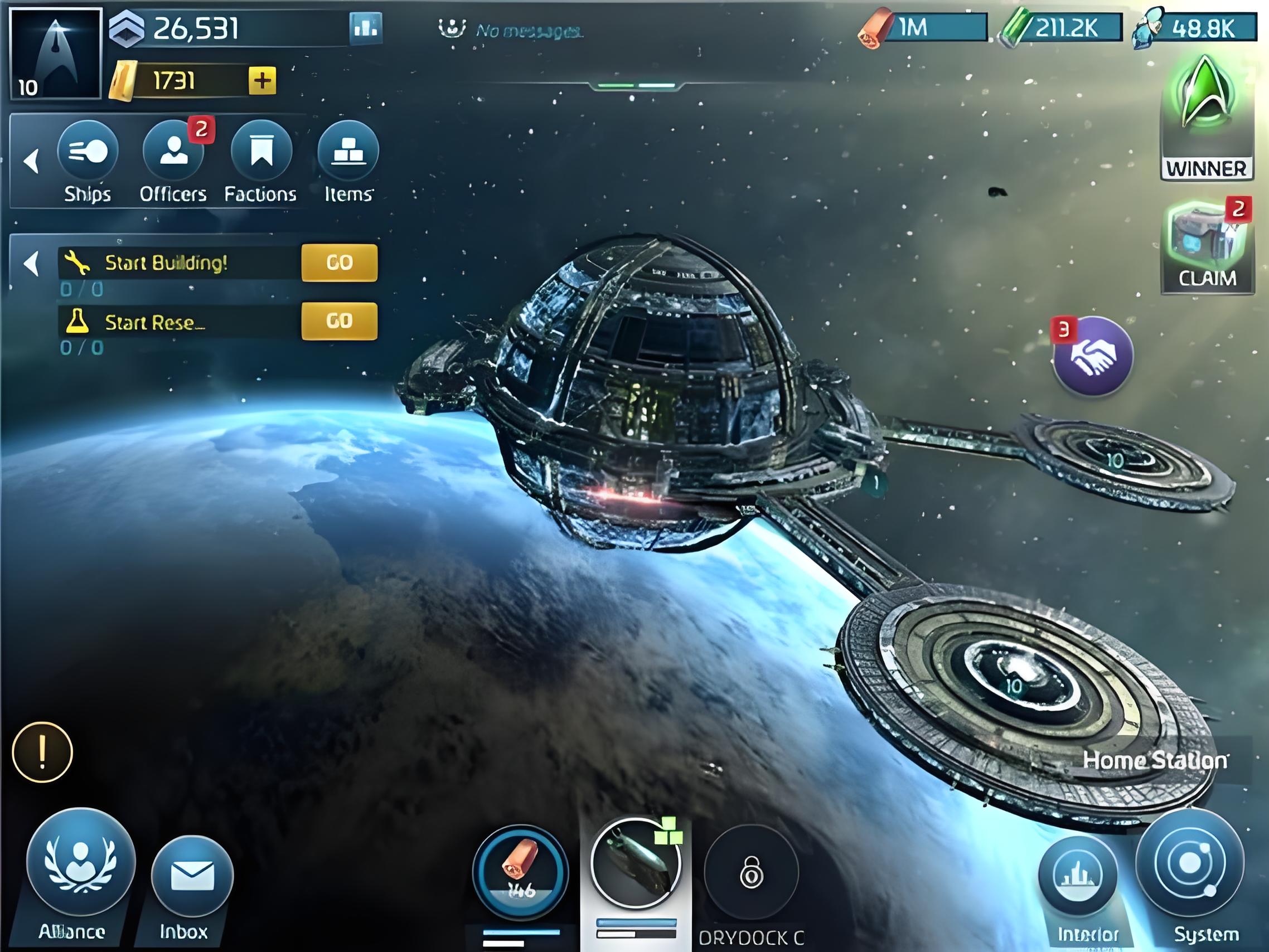The height and width of the screenshot is (952, 1269).
Task: Open the yellow exclamation alert icon
Action: click(42, 752)
